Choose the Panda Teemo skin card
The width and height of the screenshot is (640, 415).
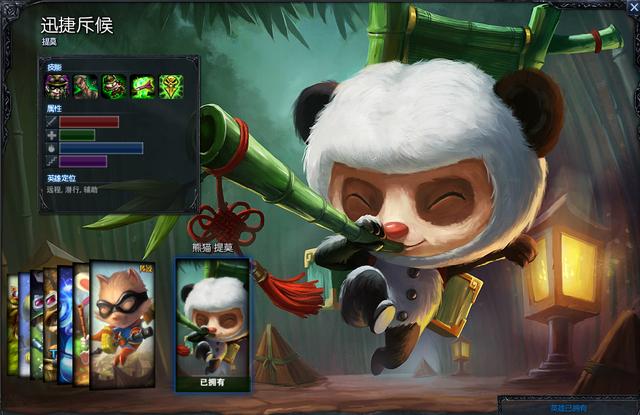pyautogui.click(x=213, y=322)
